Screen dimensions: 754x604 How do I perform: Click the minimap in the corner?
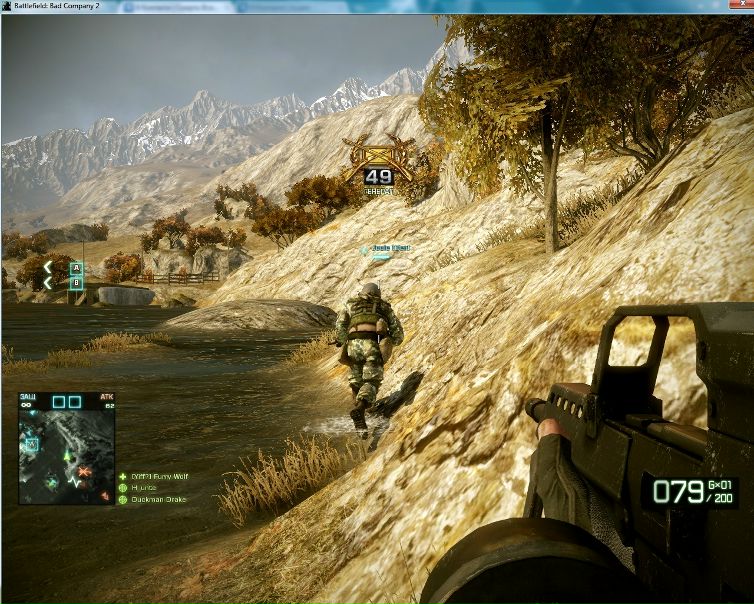(x=65, y=447)
